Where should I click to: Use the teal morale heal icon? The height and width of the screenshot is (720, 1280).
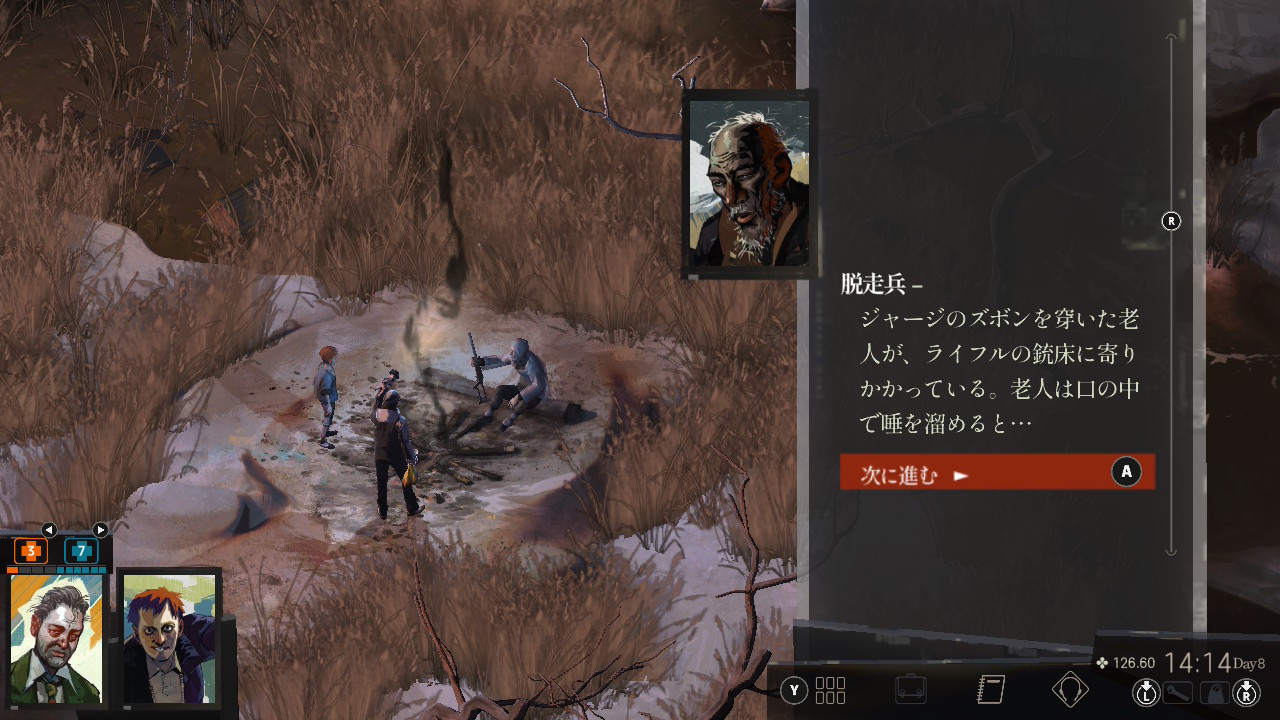(x=81, y=550)
